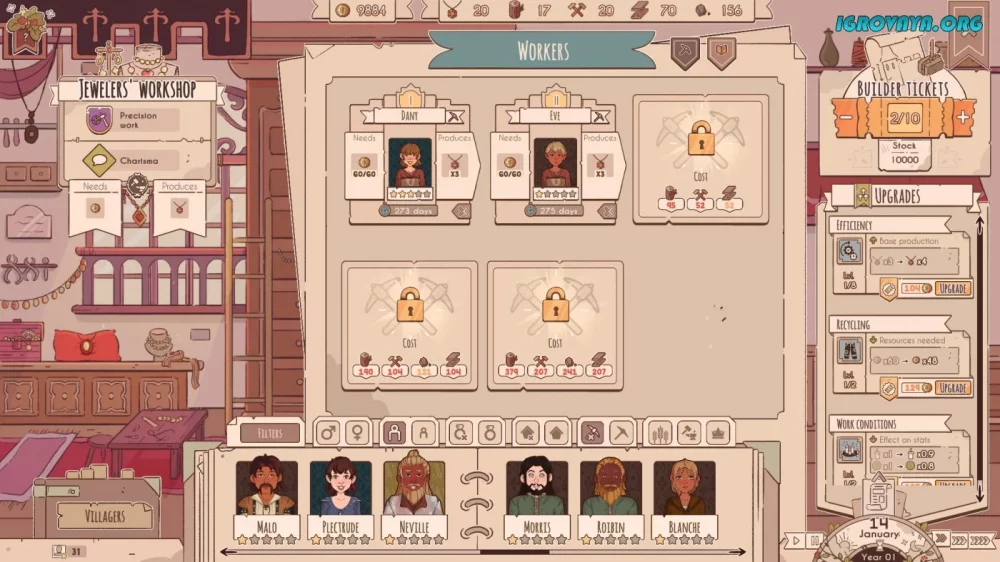Switch to the book tab by Workers
The image size is (1000, 562).
[720, 52]
